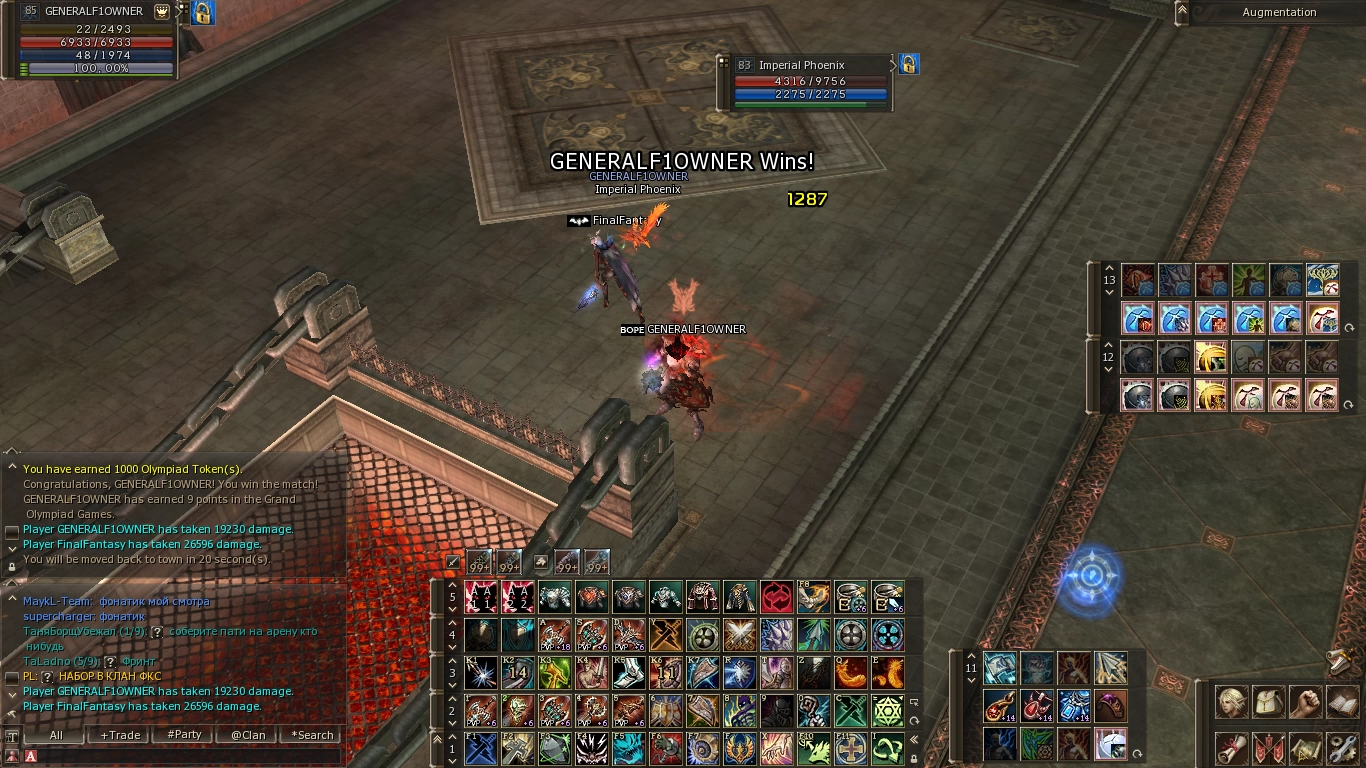1366x768 pixels.
Task: Click the red swap-arrows icon on hotbar row 5
Action: (x=775, y=597)
